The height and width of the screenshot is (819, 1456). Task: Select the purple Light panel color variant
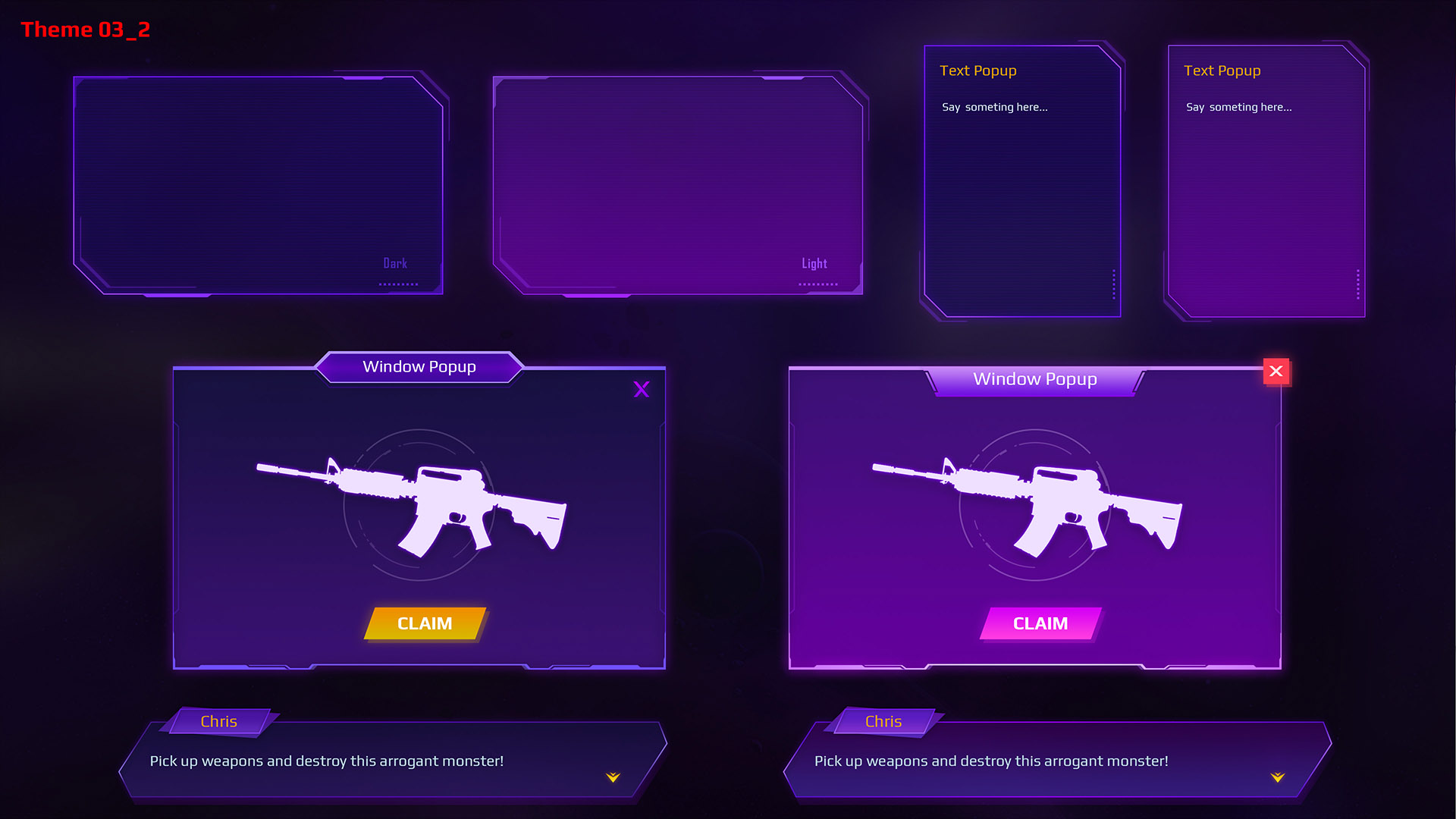tap(679, 182)
